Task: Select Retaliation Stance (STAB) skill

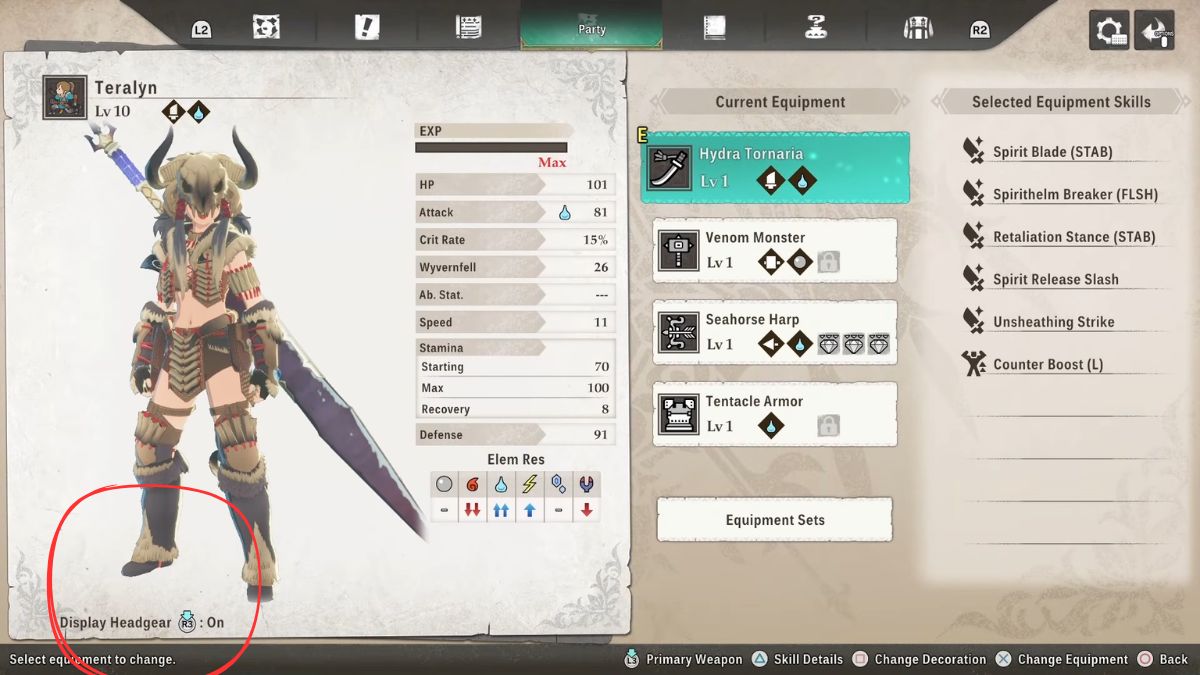Action: click(1073, 237)
